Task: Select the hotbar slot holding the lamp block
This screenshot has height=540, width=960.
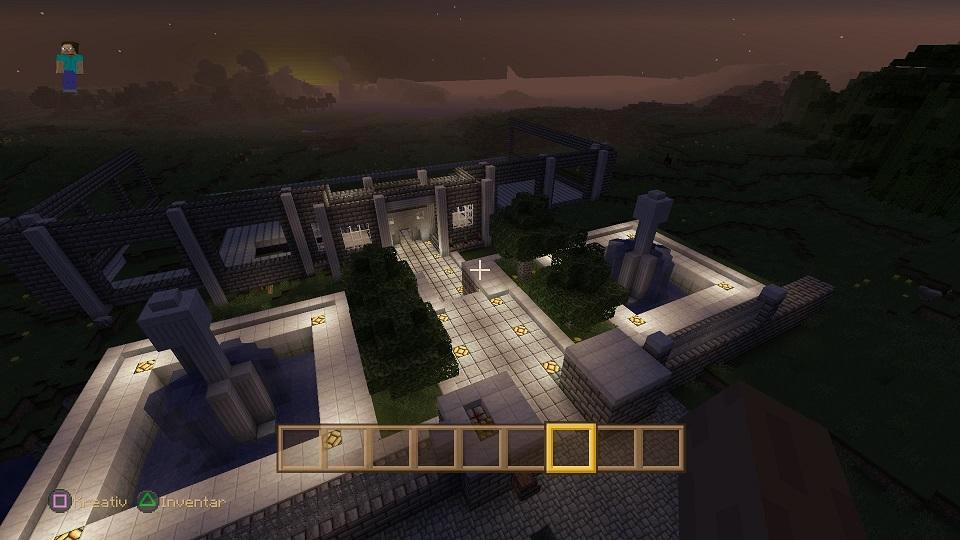Action: point(345,447)
